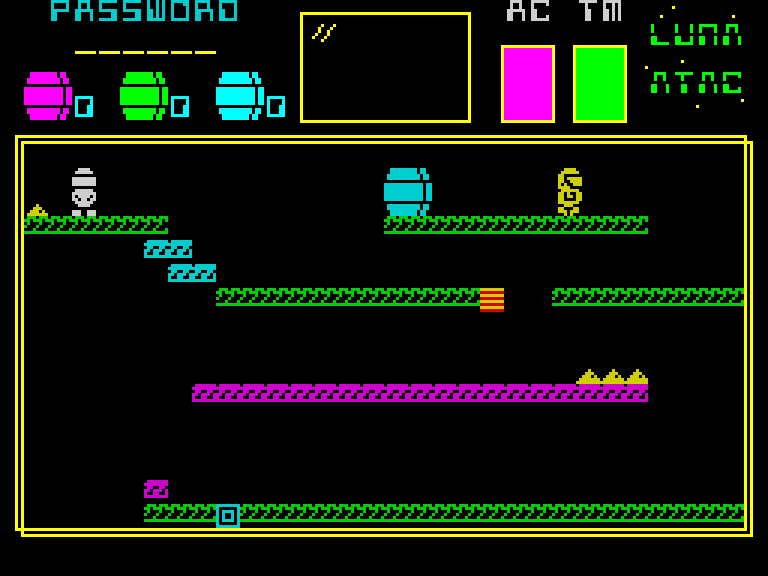Click the yellow-framed inventory box
The height and width of the screenshot is (576, 768).
[x=385, y=68]
